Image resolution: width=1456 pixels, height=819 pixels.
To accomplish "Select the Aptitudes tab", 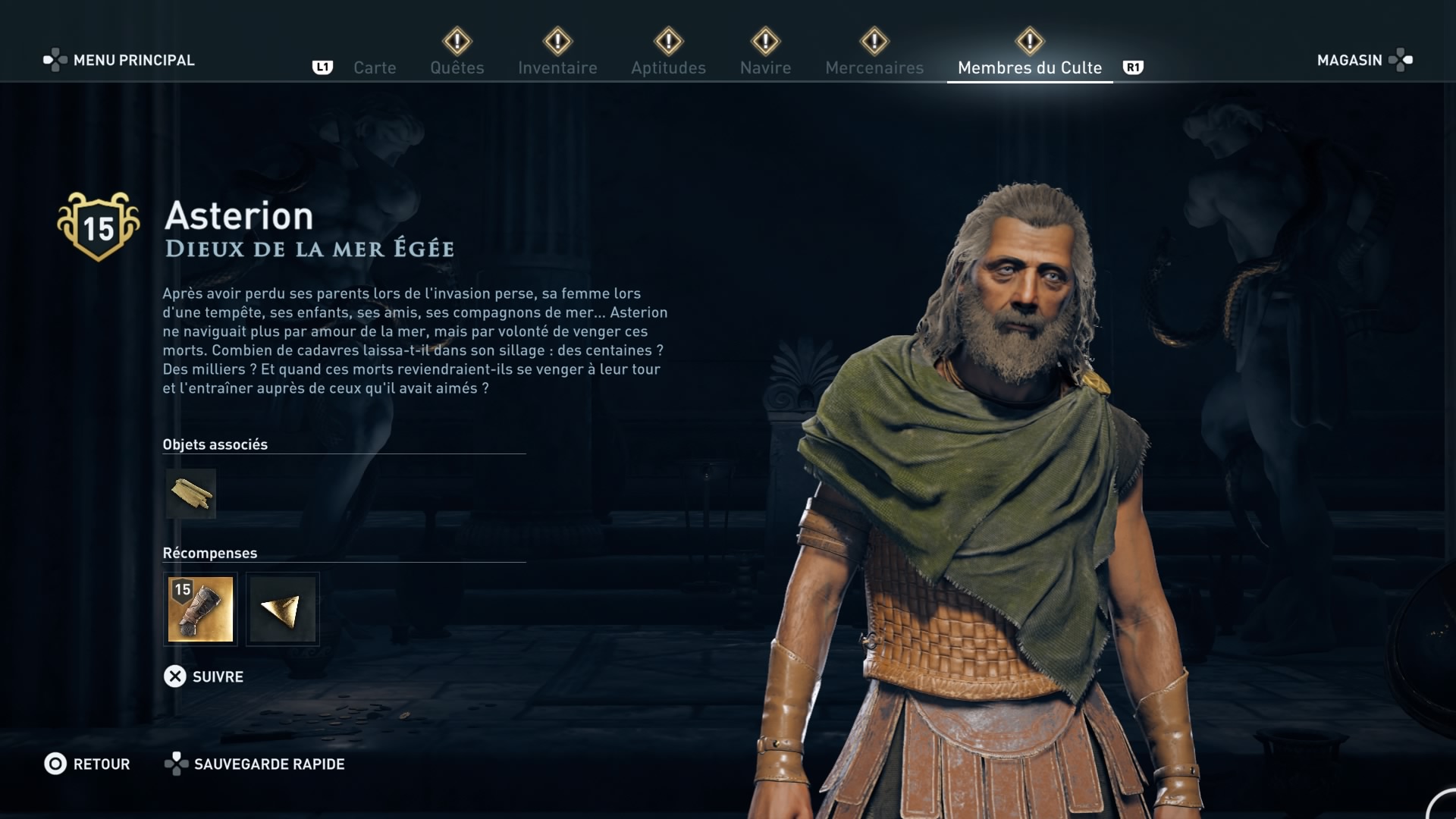I will click(x=668, y=67).
